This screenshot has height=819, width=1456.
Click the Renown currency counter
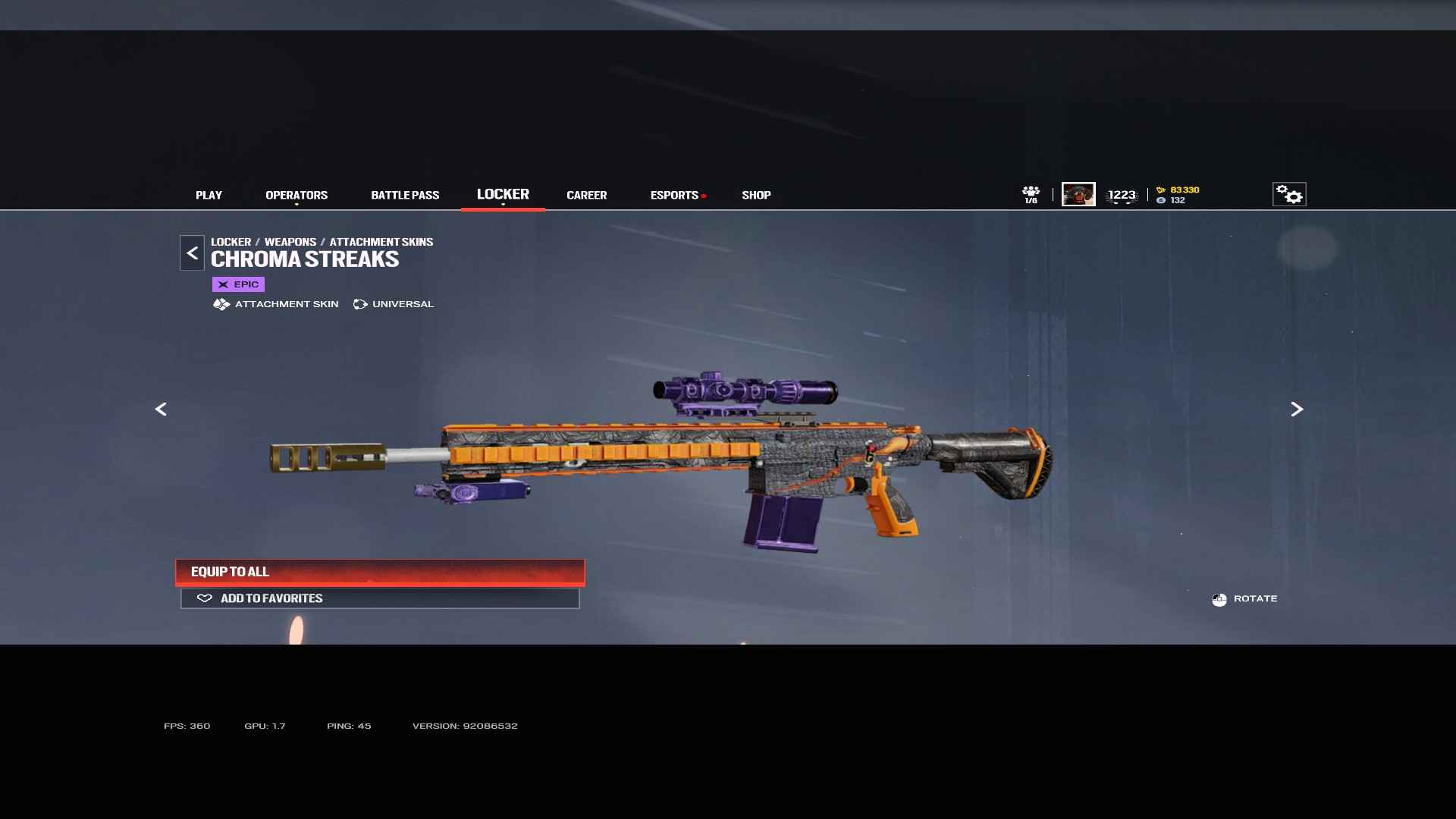coord(1178,190)
